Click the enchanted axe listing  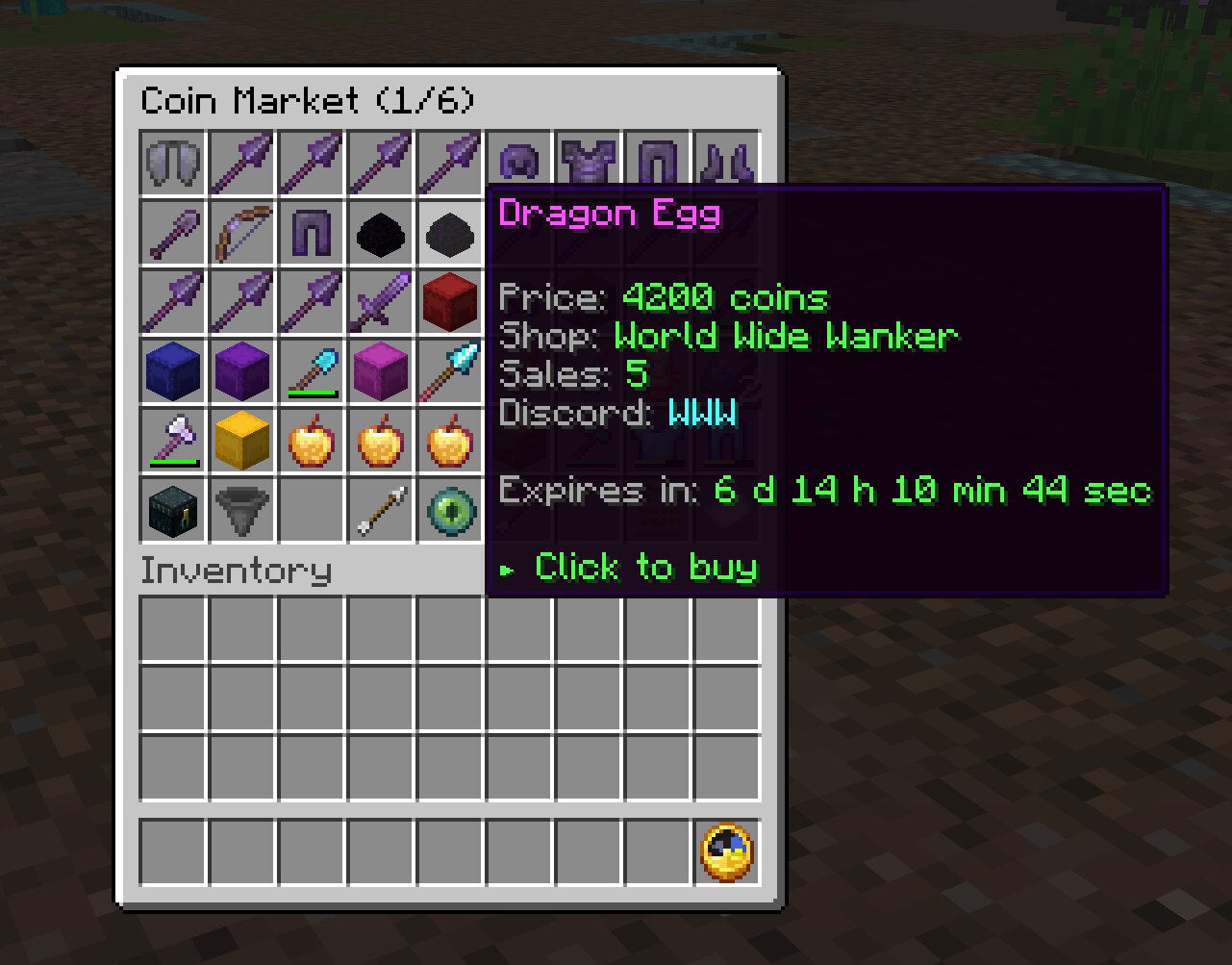(173, 440)
